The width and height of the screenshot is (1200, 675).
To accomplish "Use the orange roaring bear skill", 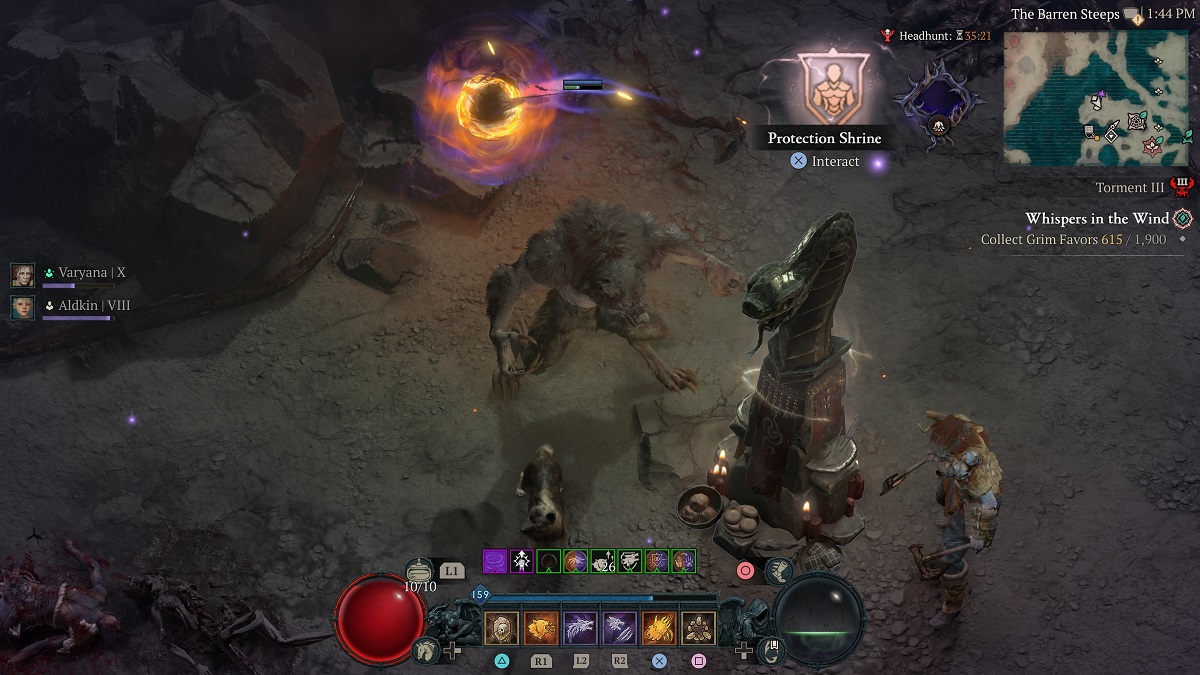I will point(541,628).
